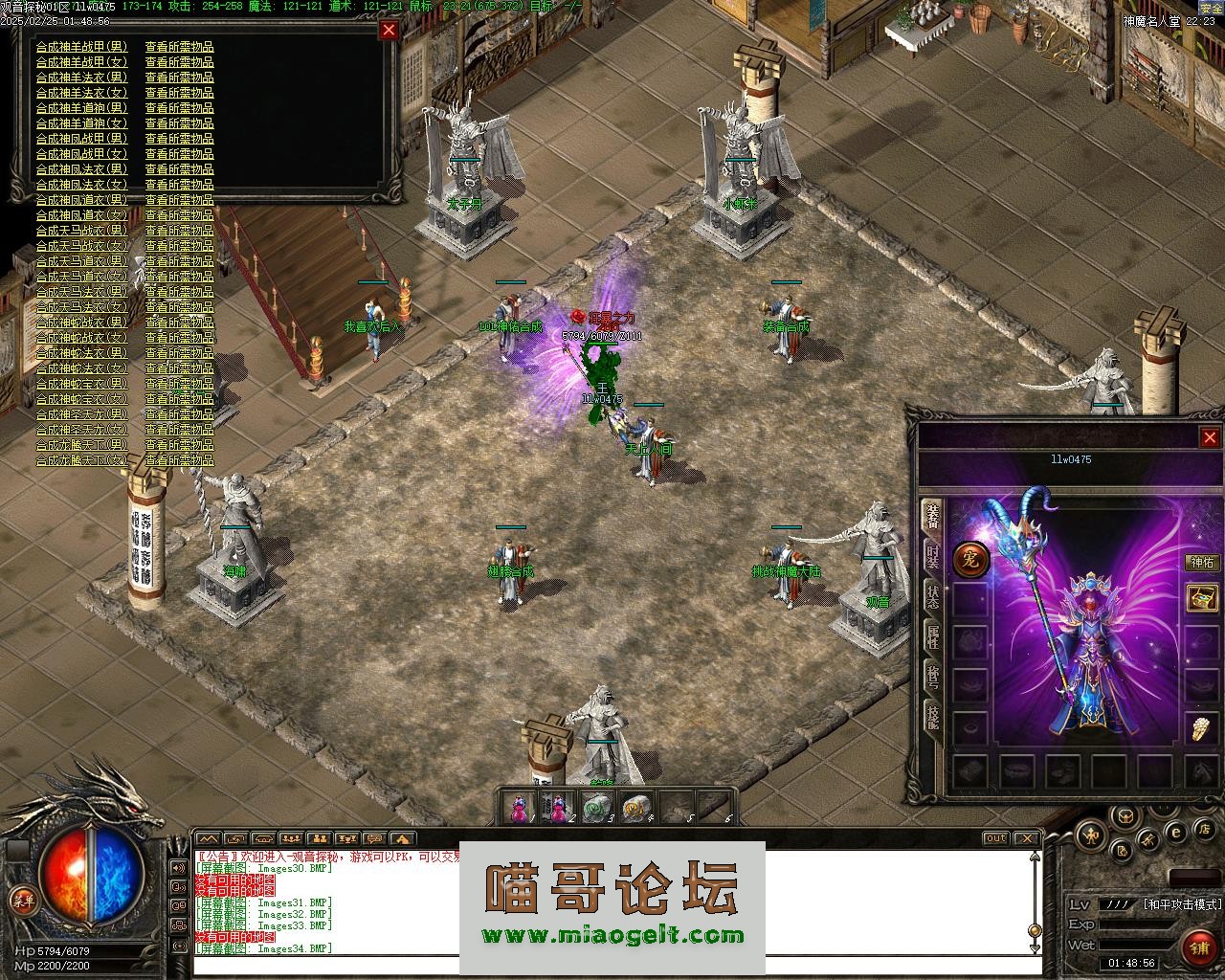Choose 合成赤腾天下(女) synthesis link
This screenshot has height=980, width=1225.
tap(81, 460)
